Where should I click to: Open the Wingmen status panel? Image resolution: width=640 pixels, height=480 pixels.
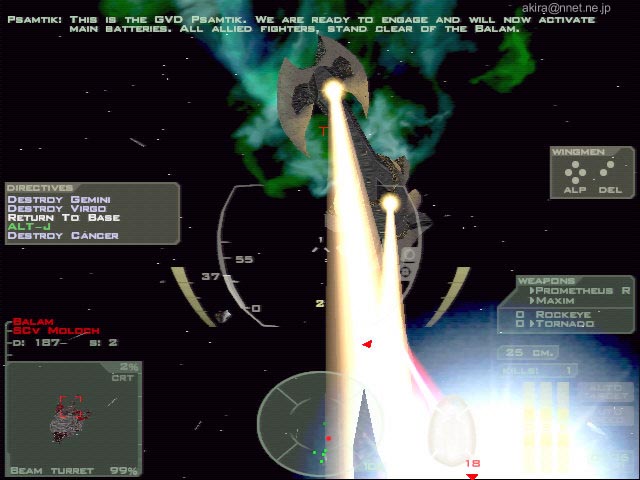coord(592,171)
